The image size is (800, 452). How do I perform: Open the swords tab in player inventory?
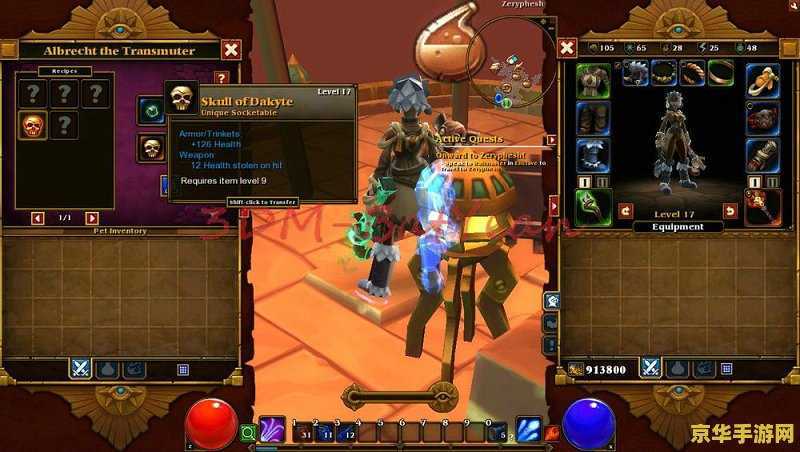tap(651, 368)
